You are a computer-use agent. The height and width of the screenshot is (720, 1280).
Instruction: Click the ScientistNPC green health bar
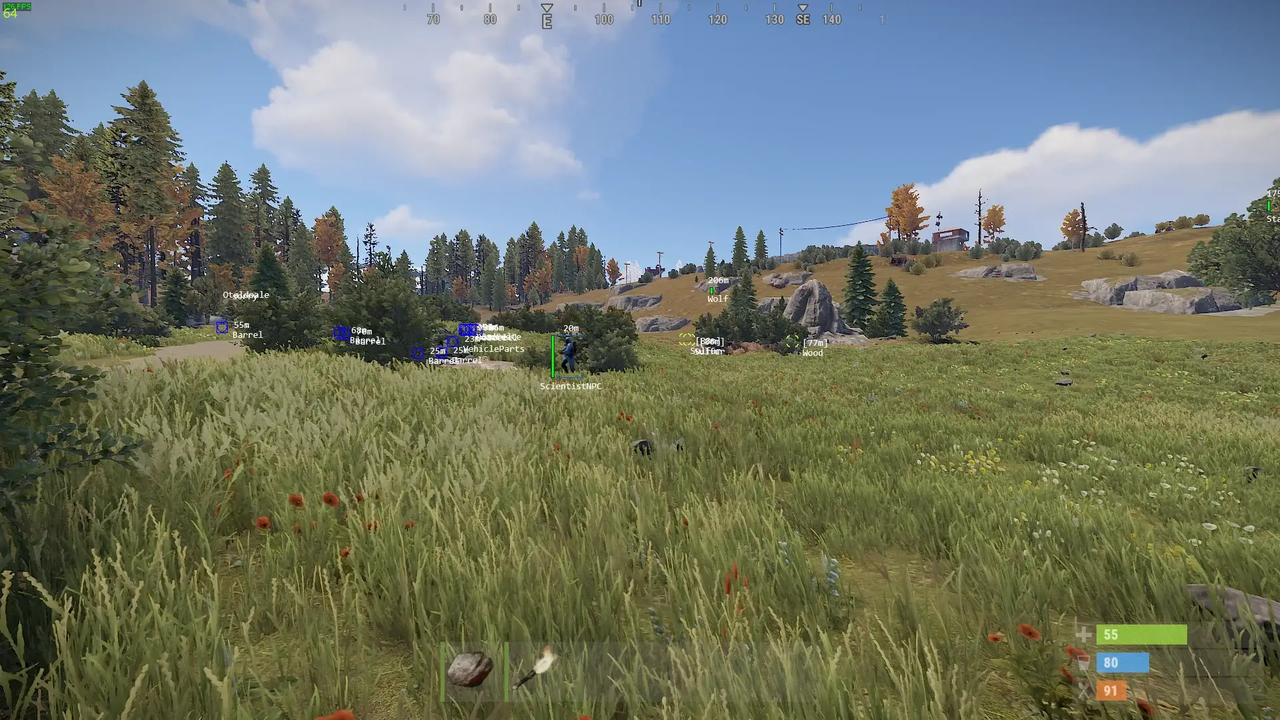click(x=553, y=354)
